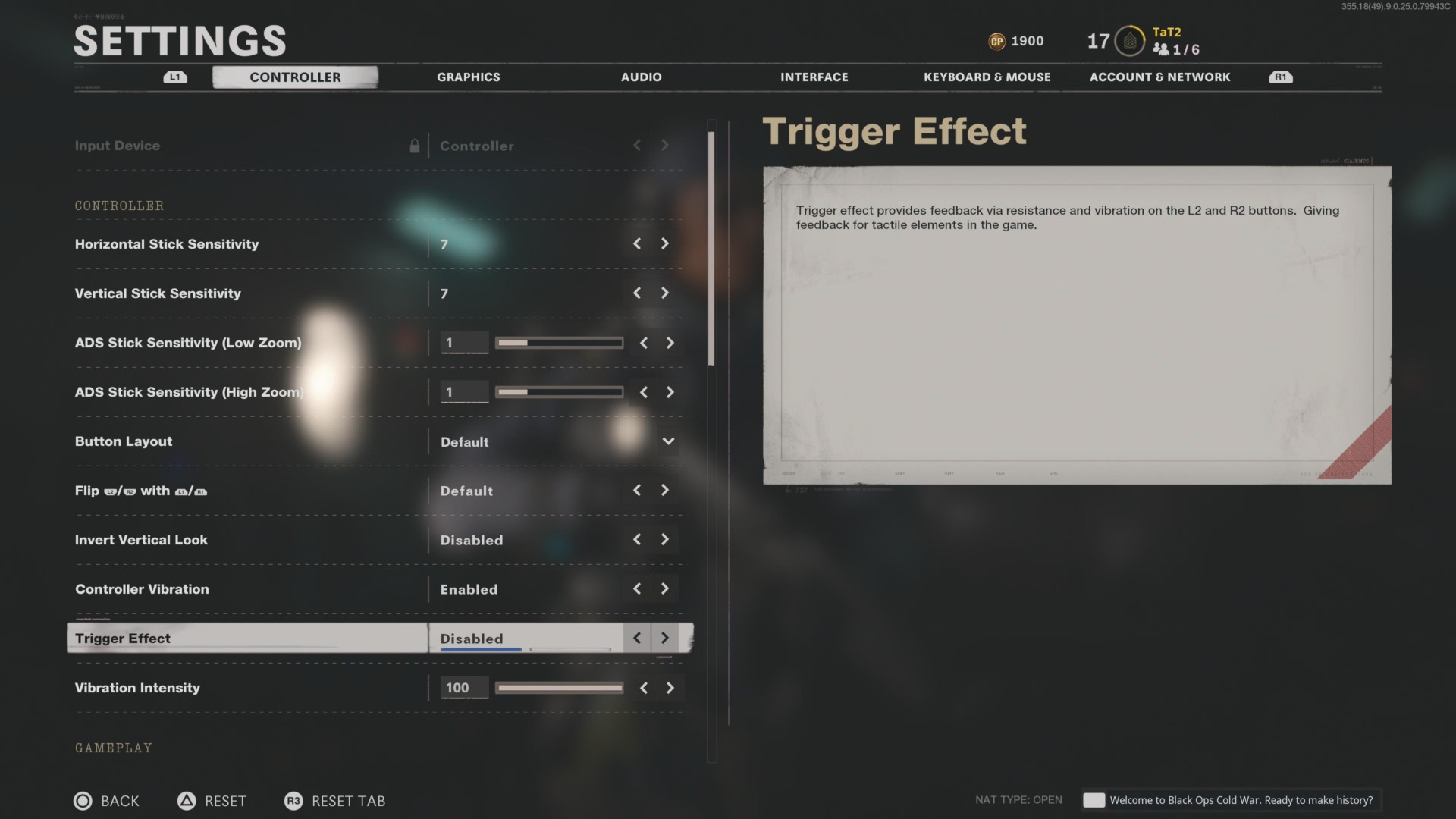
Task: Click the triangle Reset icon at the bottom
Action: (186, 801)
